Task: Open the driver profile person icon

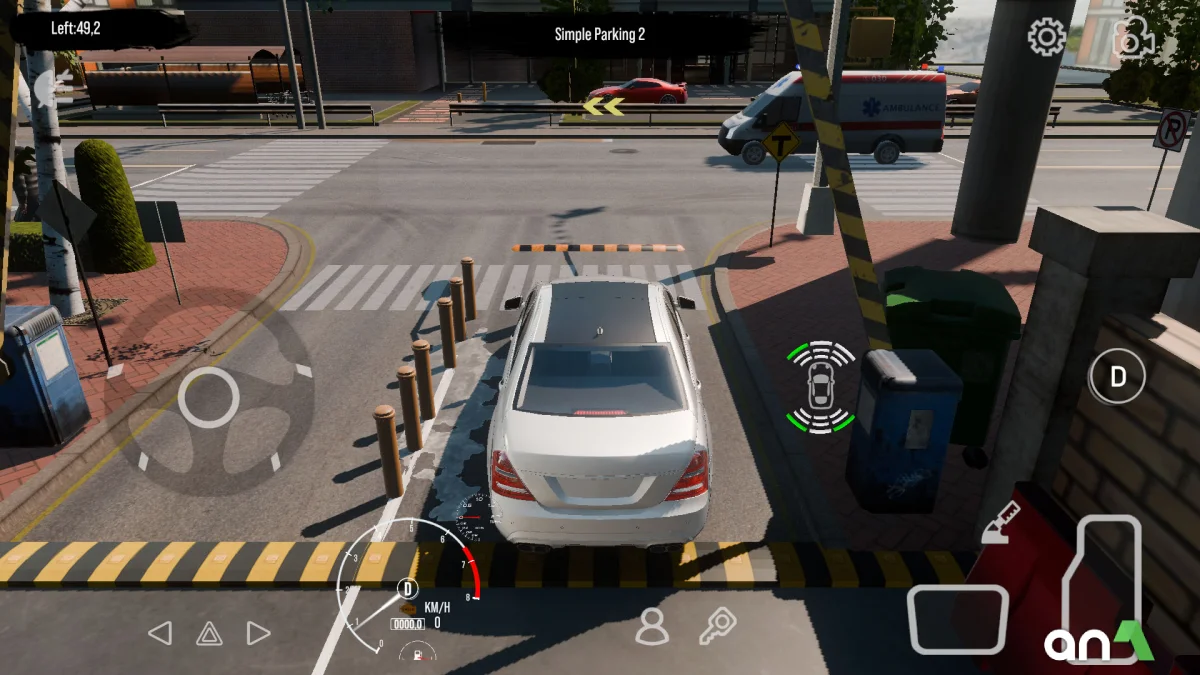Action: 652,626
